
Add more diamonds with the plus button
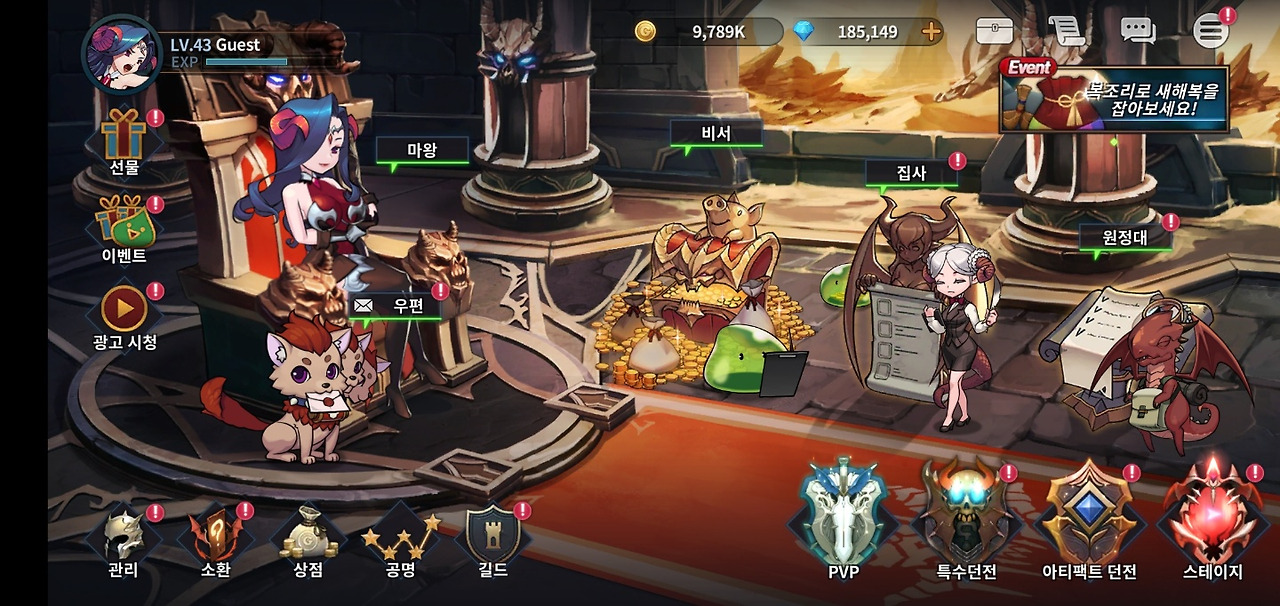[x=931, y=31]
